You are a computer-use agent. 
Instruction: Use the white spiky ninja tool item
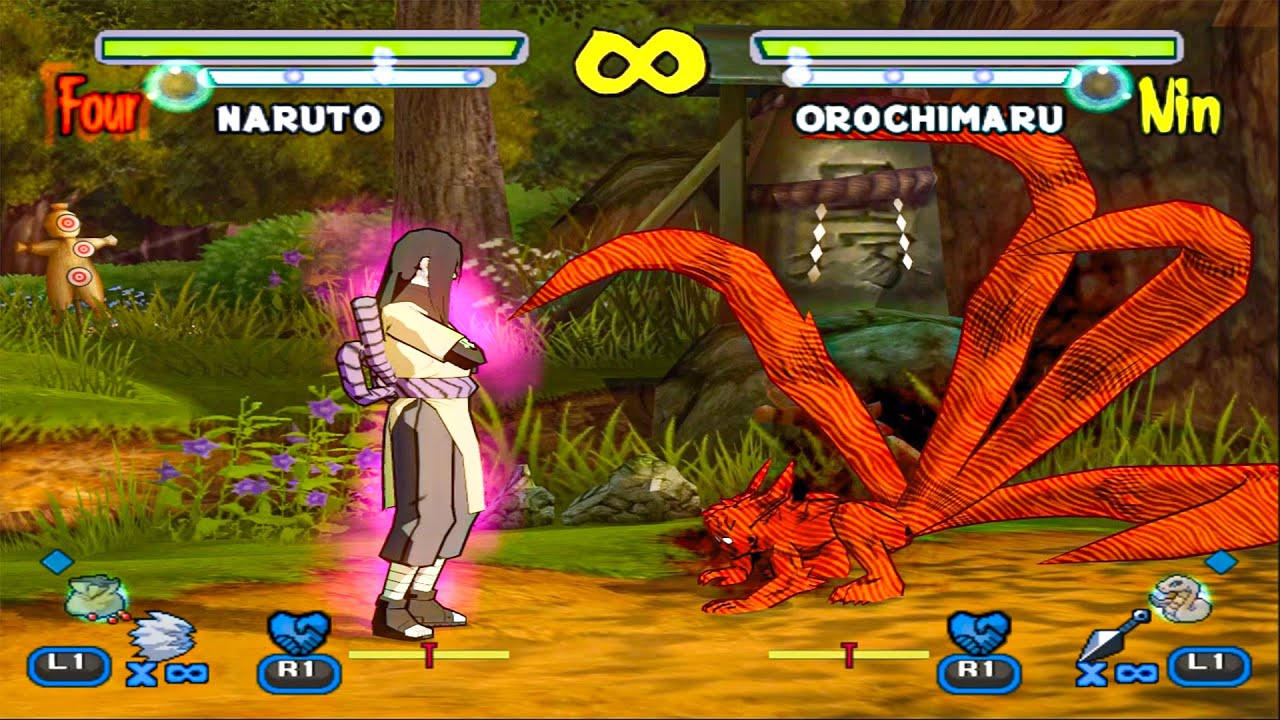pos(164,634)
